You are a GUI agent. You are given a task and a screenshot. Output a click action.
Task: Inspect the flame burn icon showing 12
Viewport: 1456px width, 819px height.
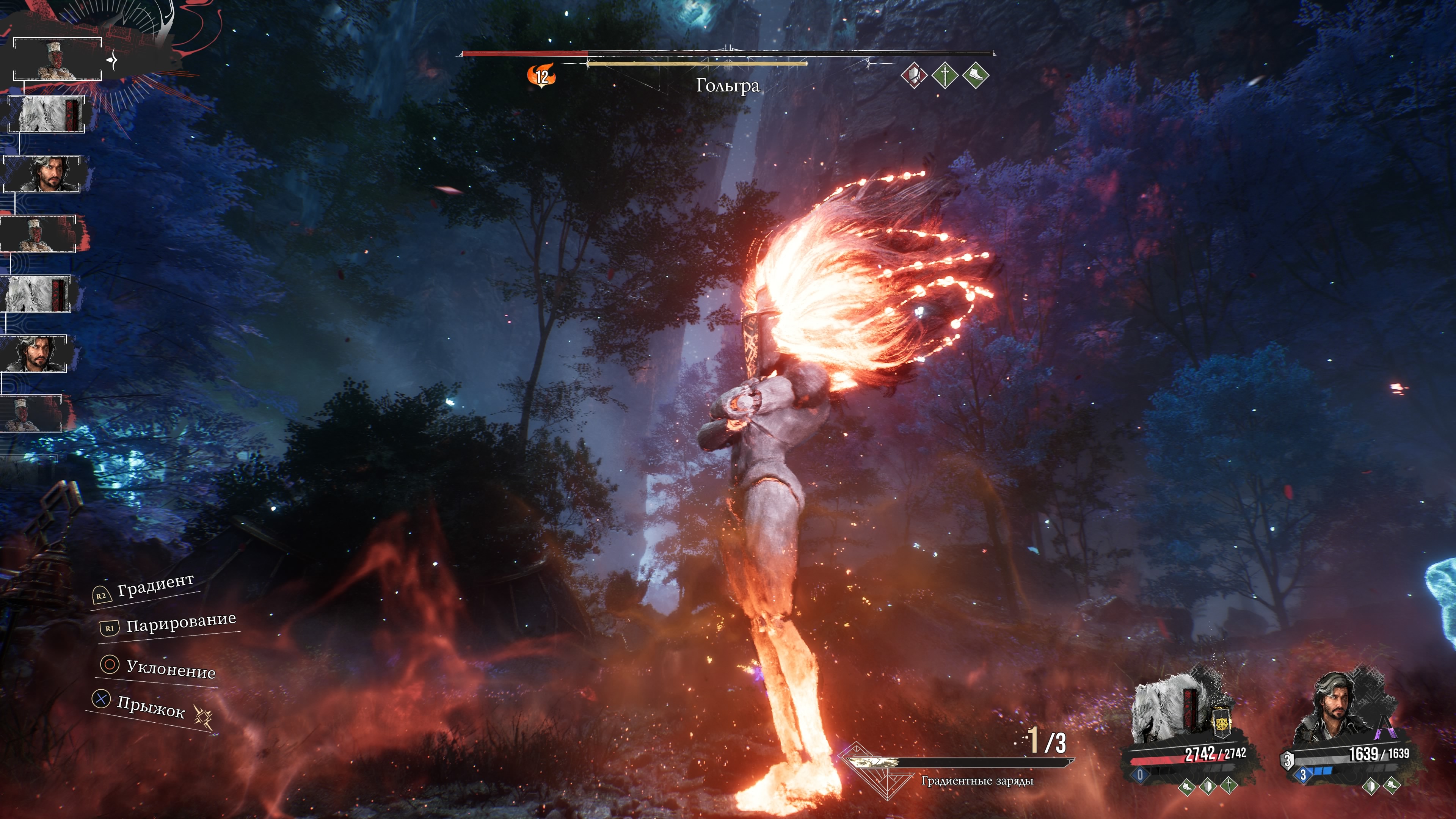click(541, 76)
